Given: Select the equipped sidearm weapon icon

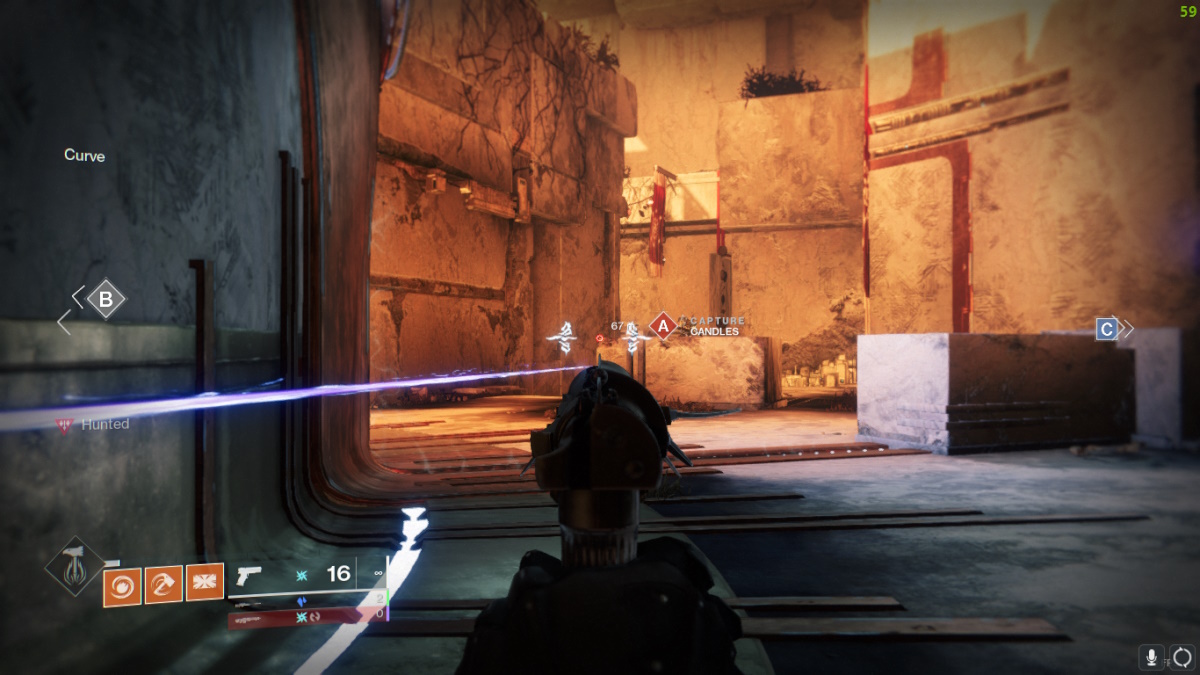Looking at the screenshot, I should (x=249, y=575).
